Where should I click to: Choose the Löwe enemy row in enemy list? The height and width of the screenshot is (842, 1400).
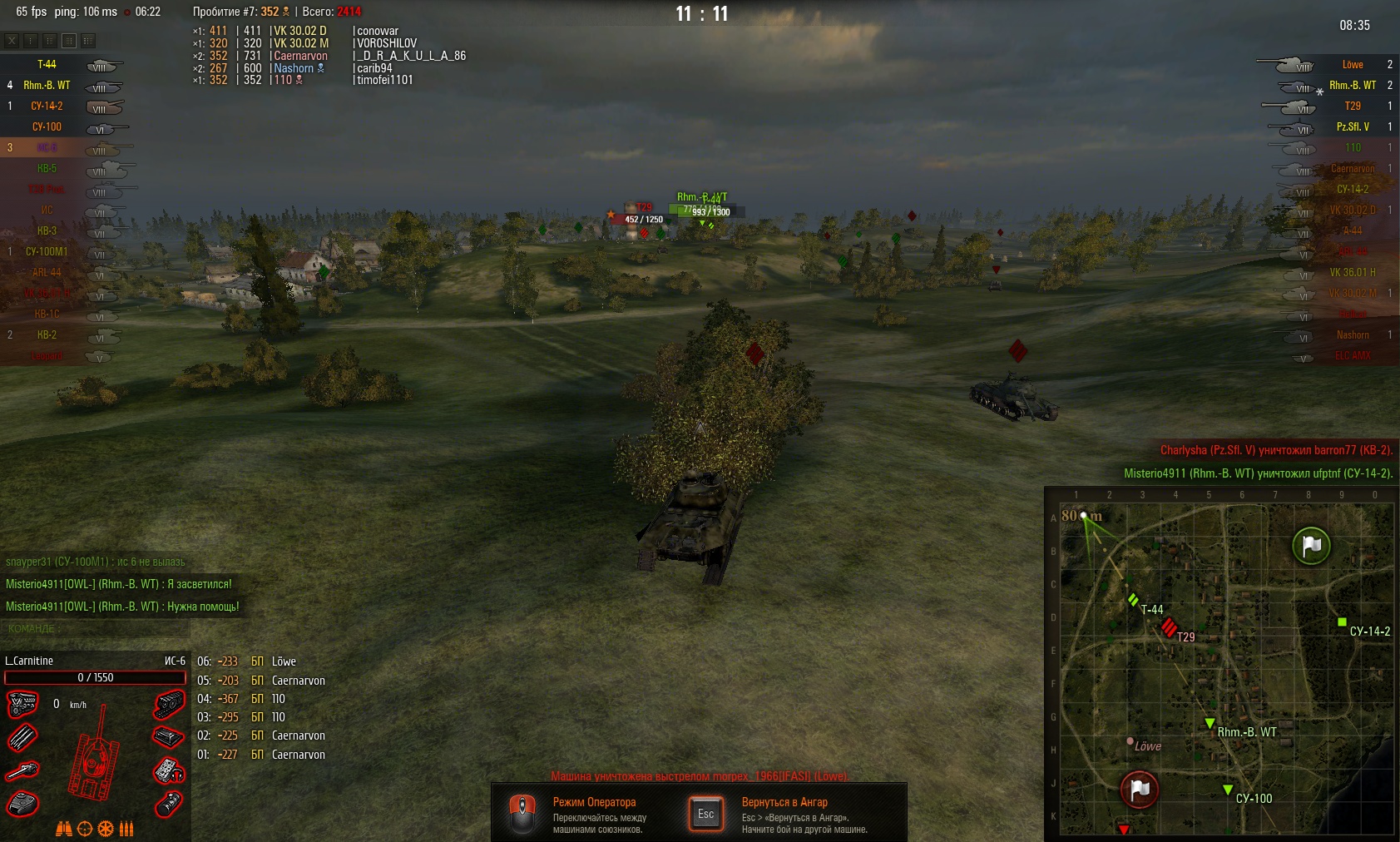(x=1353, y=65)
